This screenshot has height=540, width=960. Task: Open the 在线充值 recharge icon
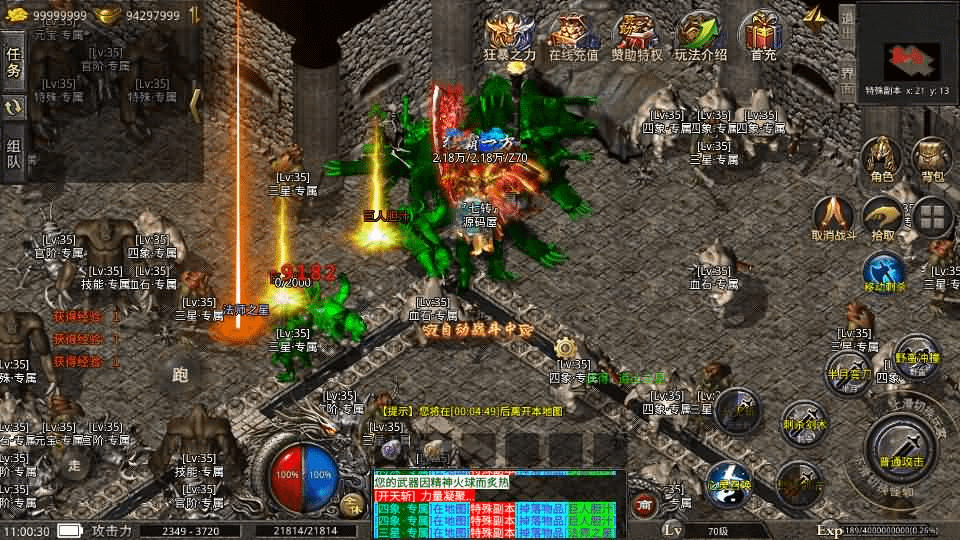tap(573, 36)
